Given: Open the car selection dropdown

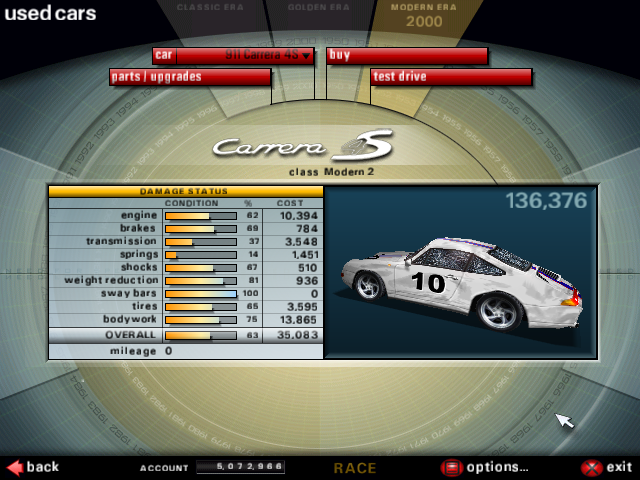Looking at the screenshot, I should click(x=245, y=55).
